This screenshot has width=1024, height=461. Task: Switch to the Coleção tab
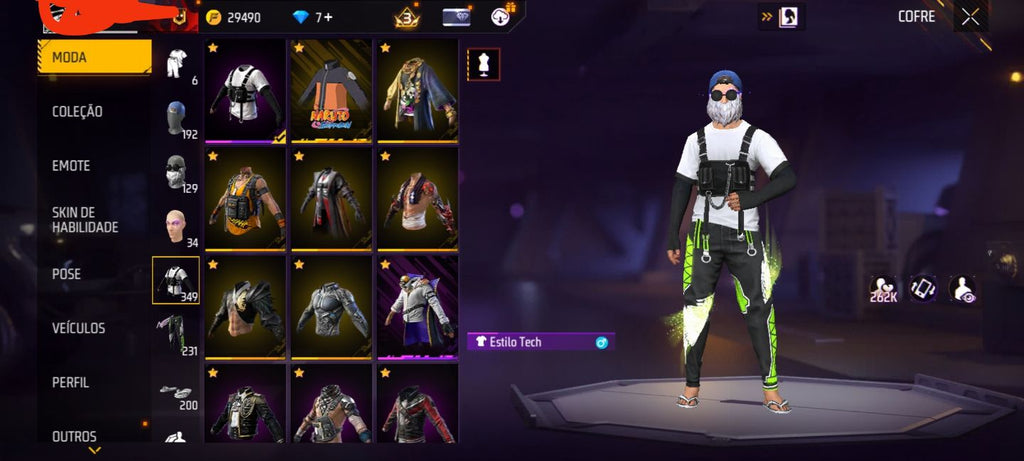coord(77,112)
